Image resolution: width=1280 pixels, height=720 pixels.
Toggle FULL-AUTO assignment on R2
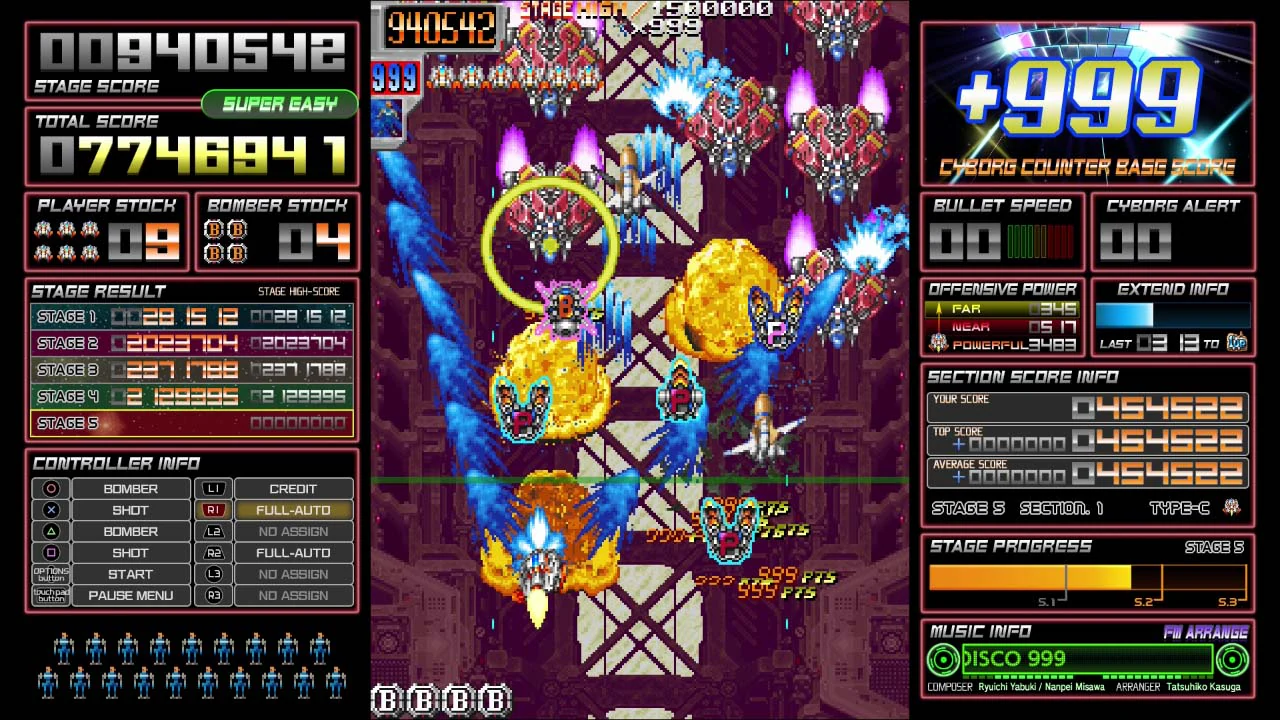[294, 552]
